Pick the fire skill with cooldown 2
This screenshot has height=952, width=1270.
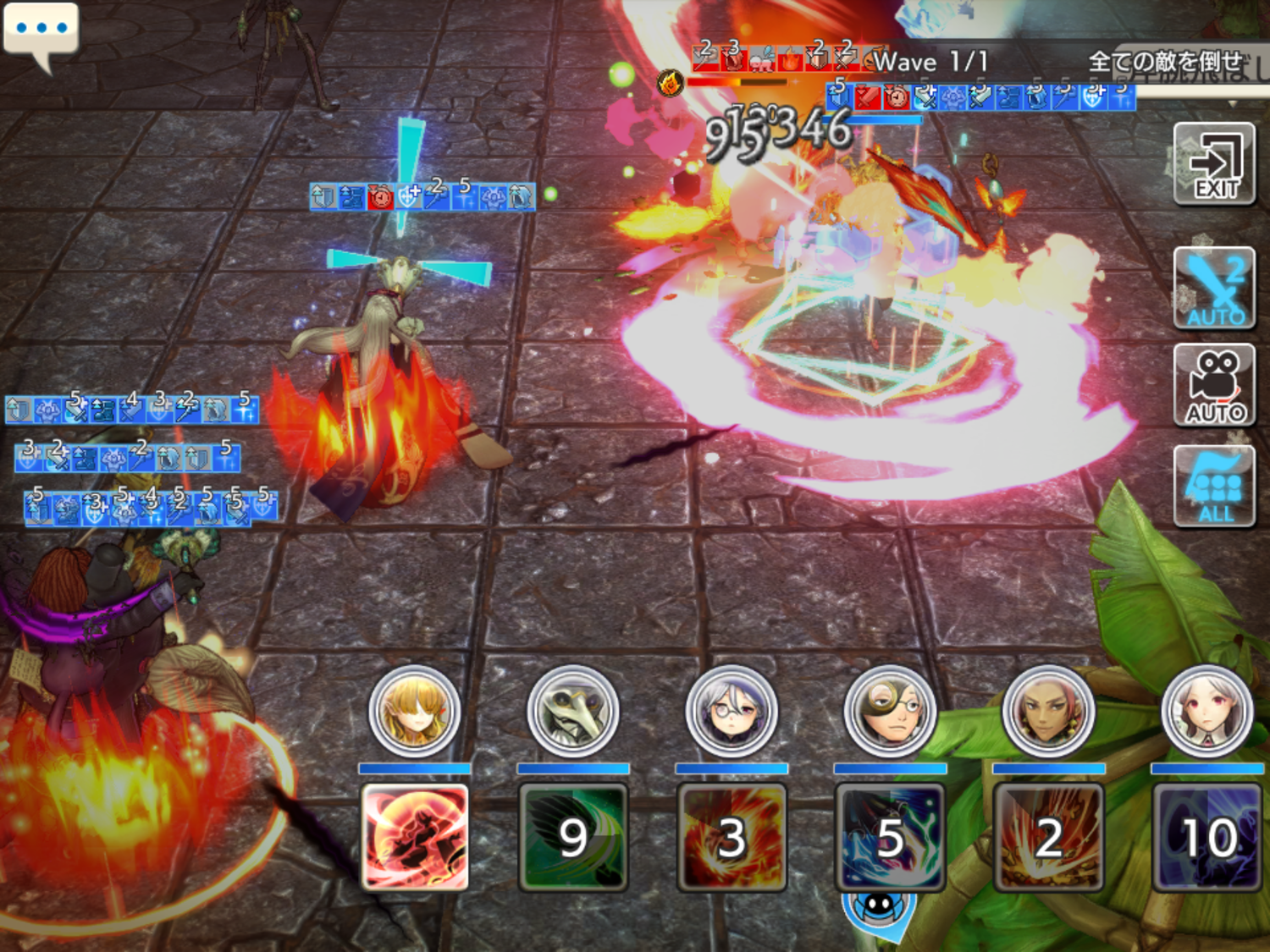click(1048, 838)
